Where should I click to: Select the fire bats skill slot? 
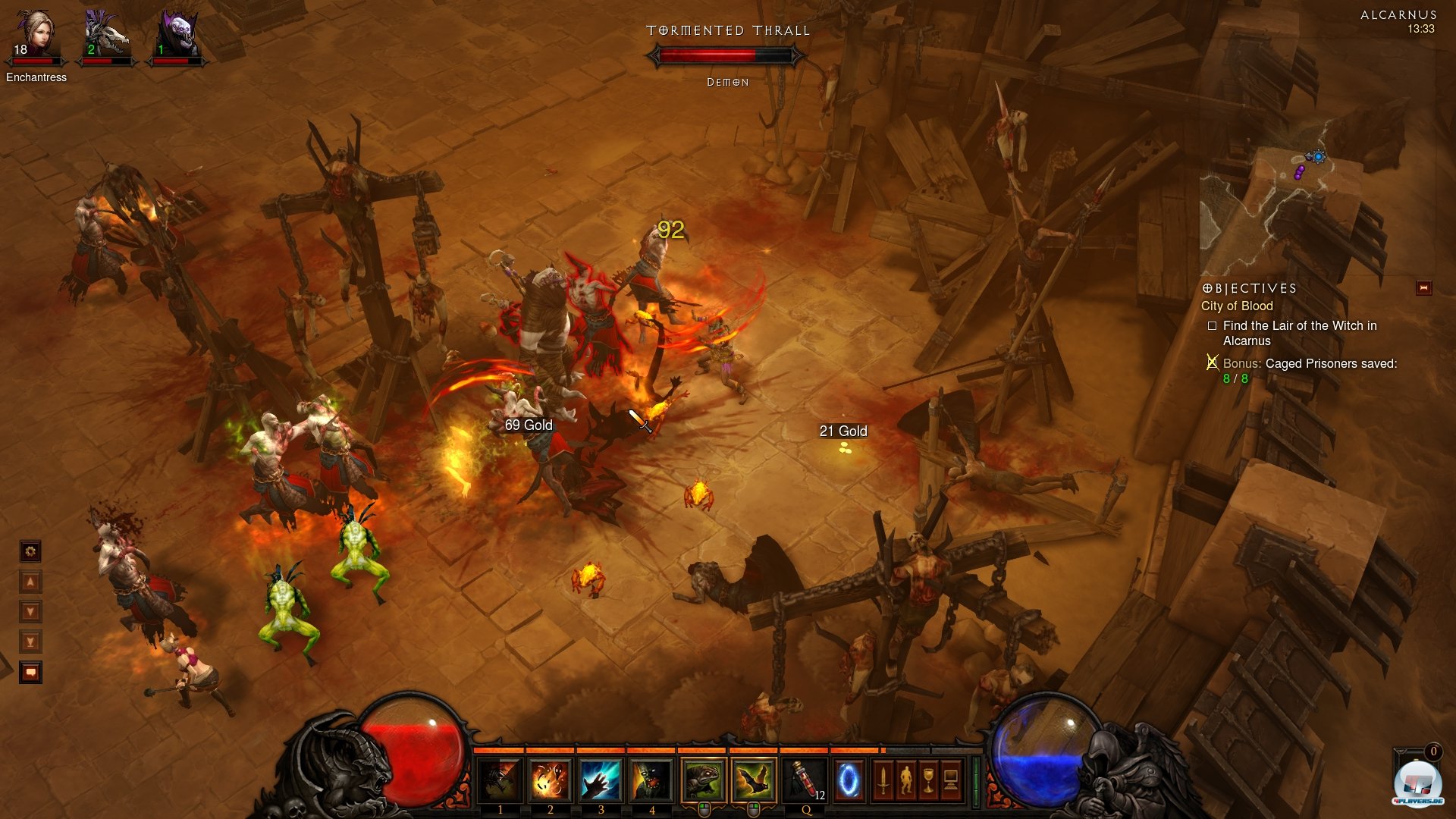754,780
